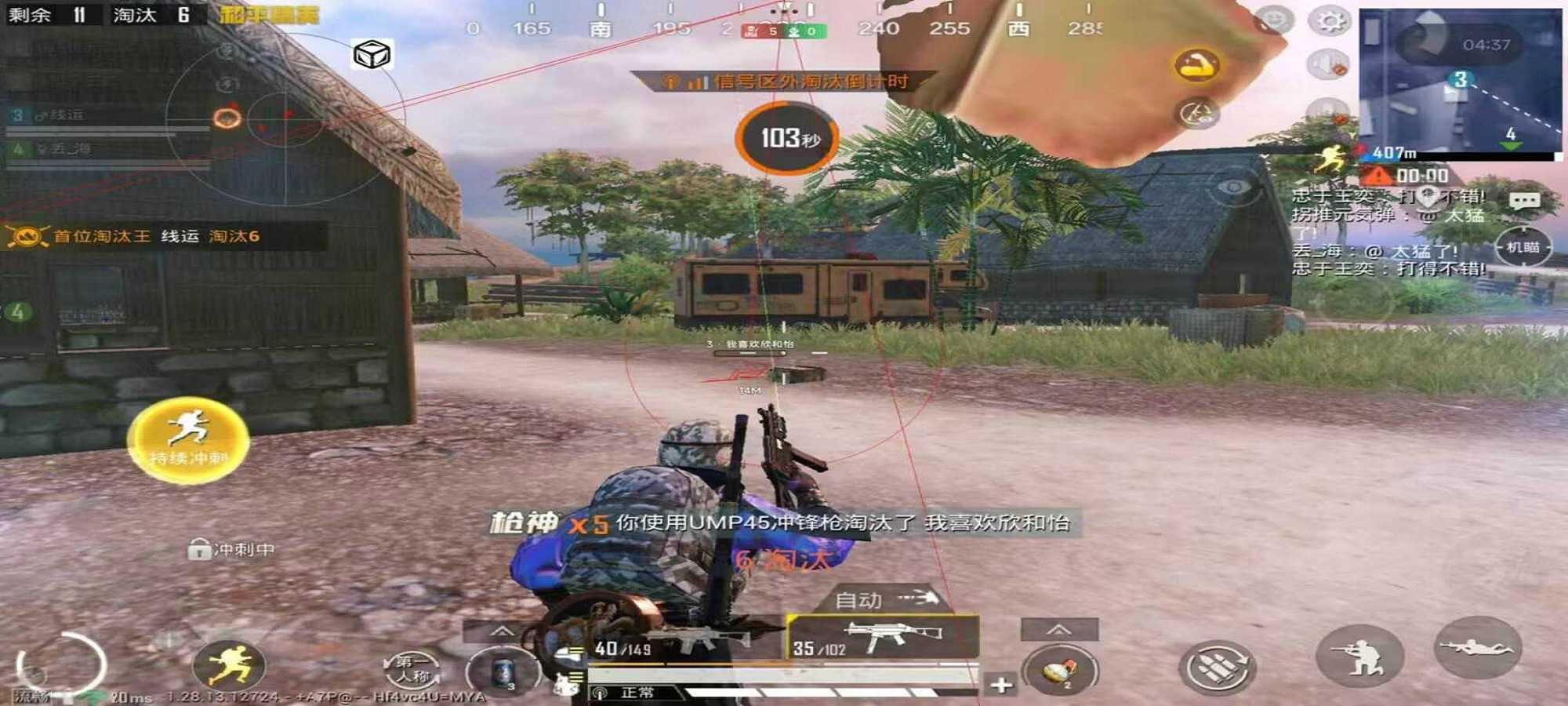Use the energy drink can item
1568x706 pixels.
pyautogui.click(x=502, y=673)
